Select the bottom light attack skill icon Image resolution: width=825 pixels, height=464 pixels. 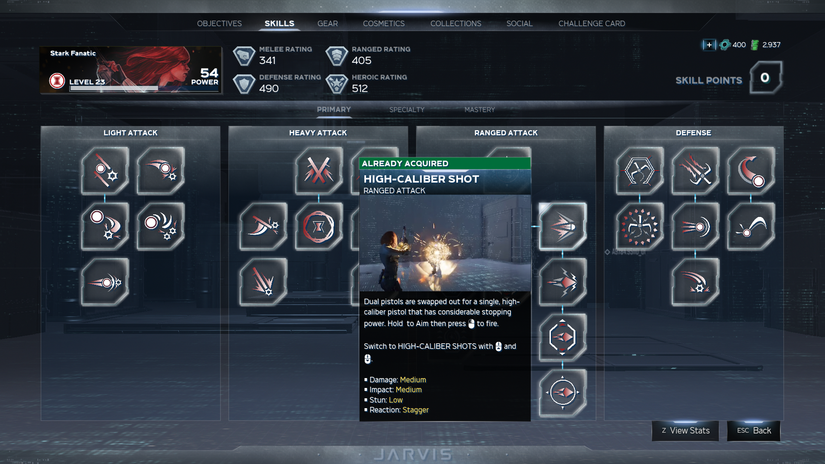(105, 282)
